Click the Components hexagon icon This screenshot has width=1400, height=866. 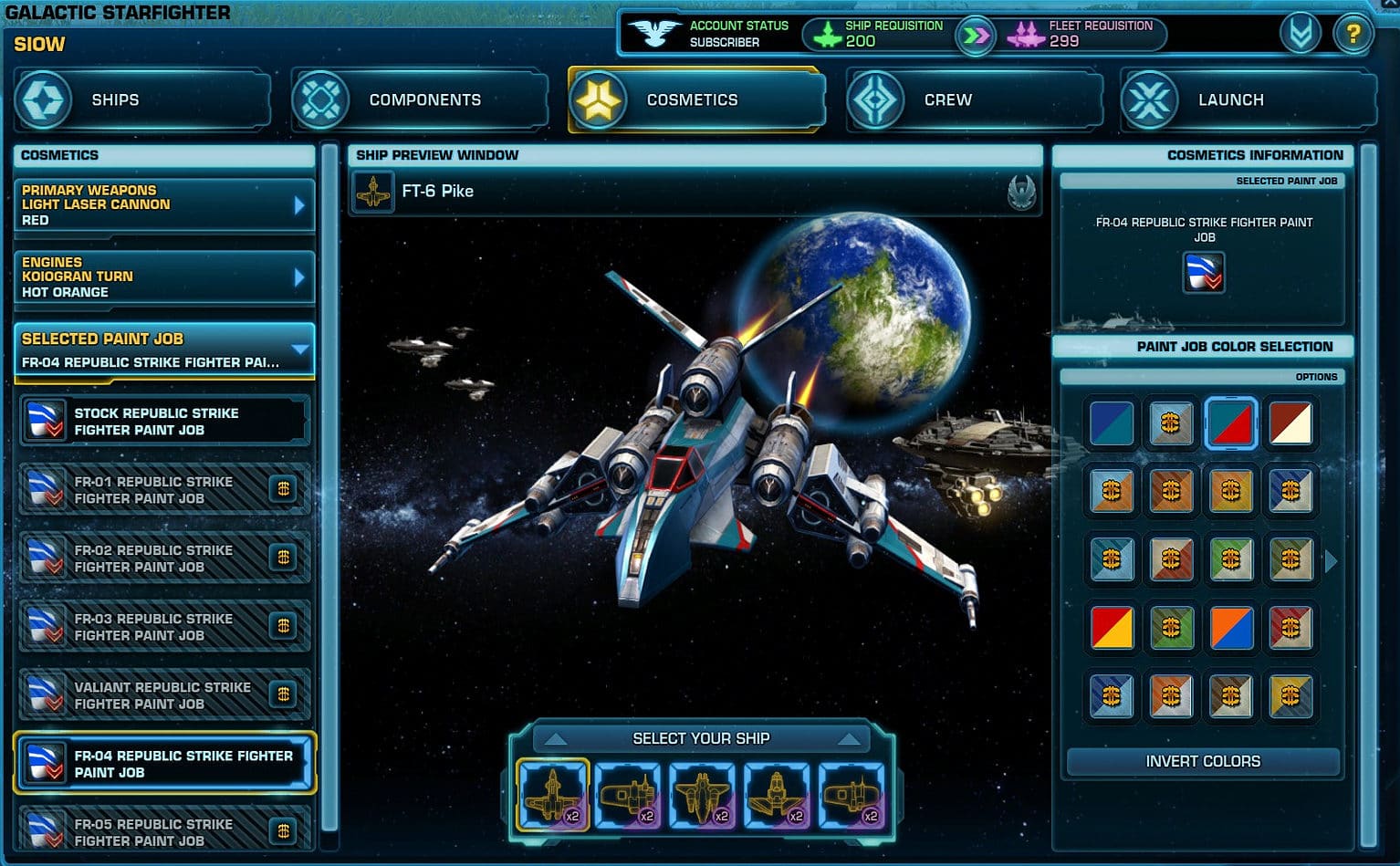point(321,99)
